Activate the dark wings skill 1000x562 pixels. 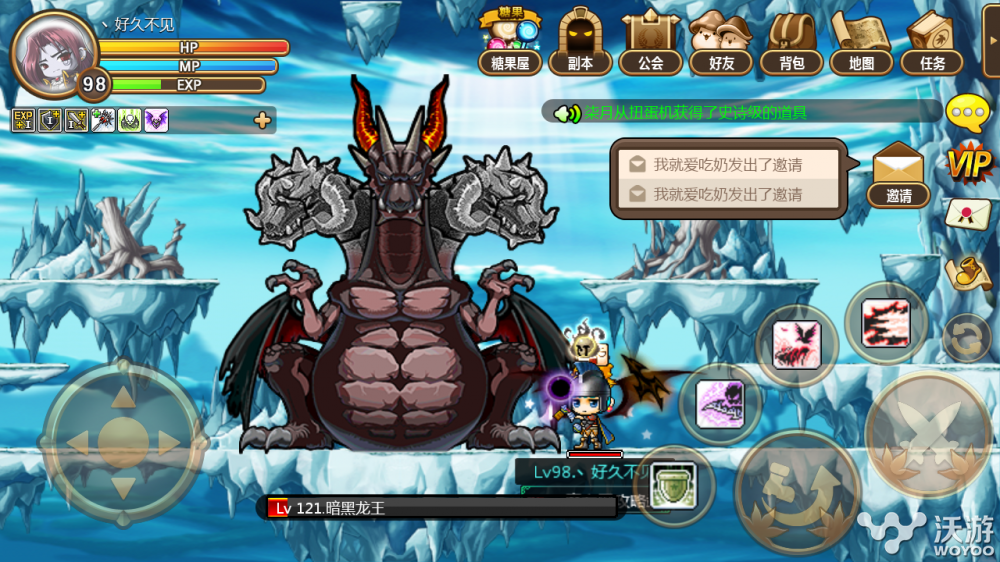coord(797,345)
